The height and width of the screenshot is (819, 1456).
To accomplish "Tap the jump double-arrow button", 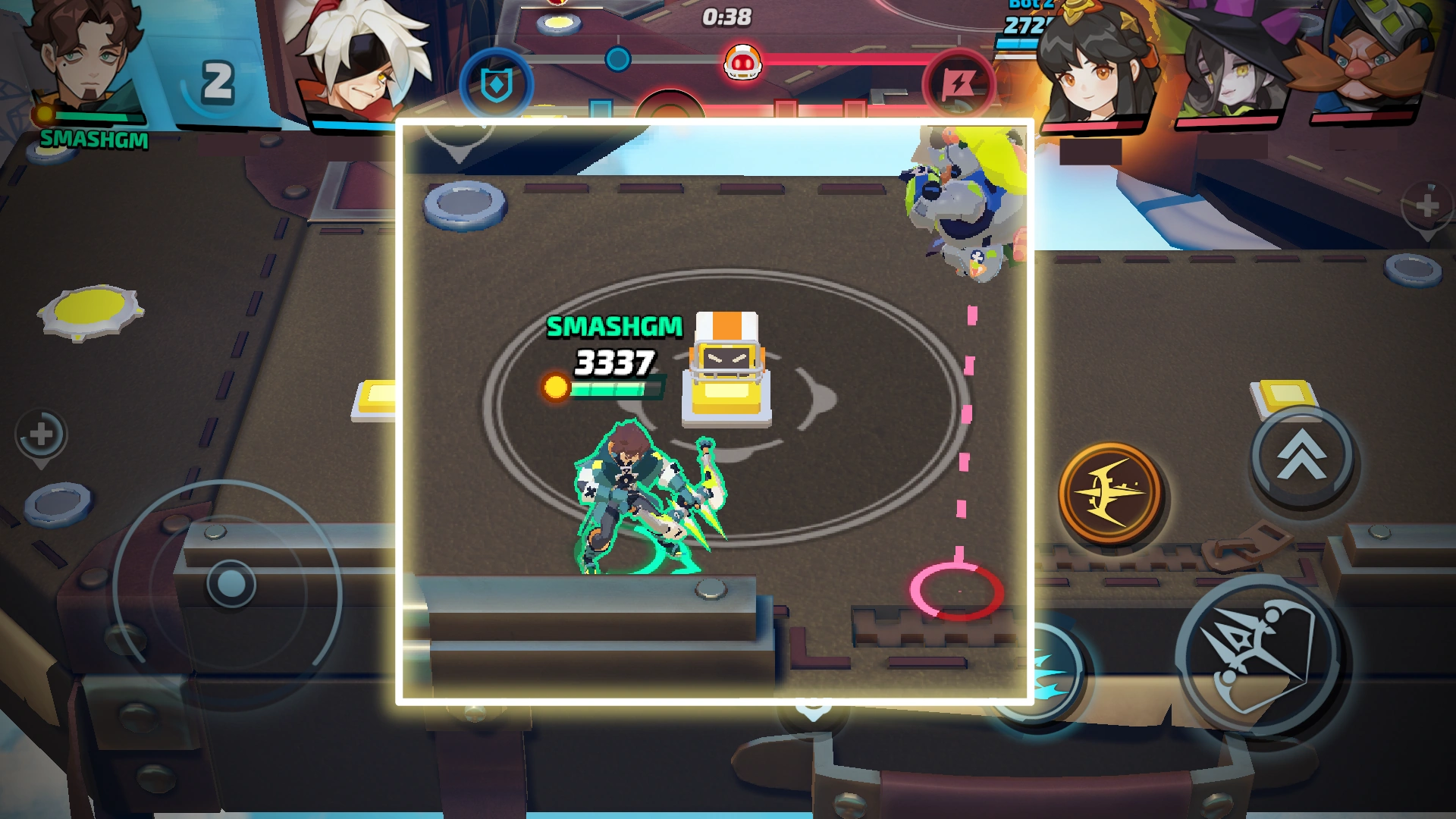I will pyautogui.click(x=1303, y=457).
